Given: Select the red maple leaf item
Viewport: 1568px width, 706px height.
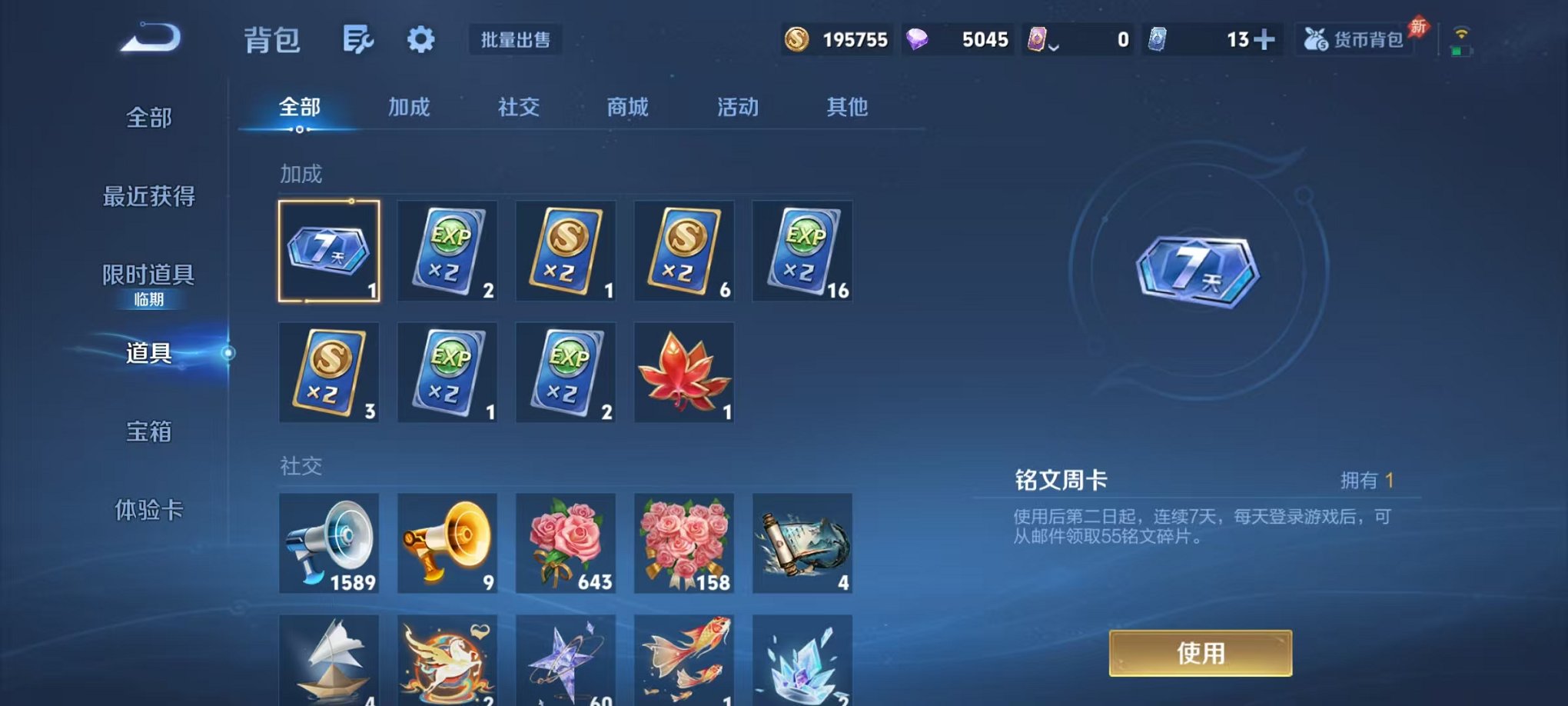Looking at the screenshot, I should click(x=683, y=373).
